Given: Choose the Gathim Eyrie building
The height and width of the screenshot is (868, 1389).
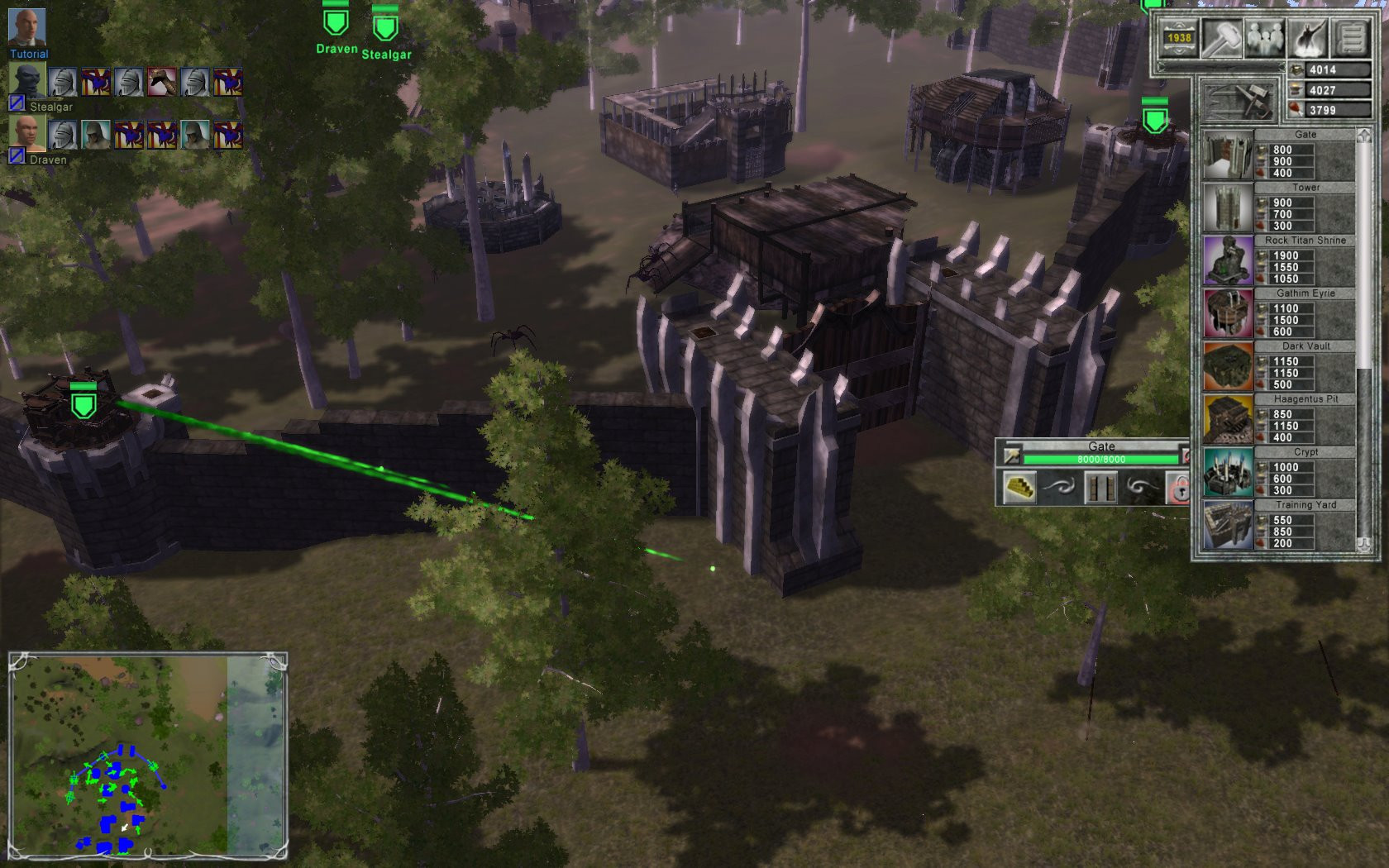Looking at the screenshot, I should (x=1228, y=313).
